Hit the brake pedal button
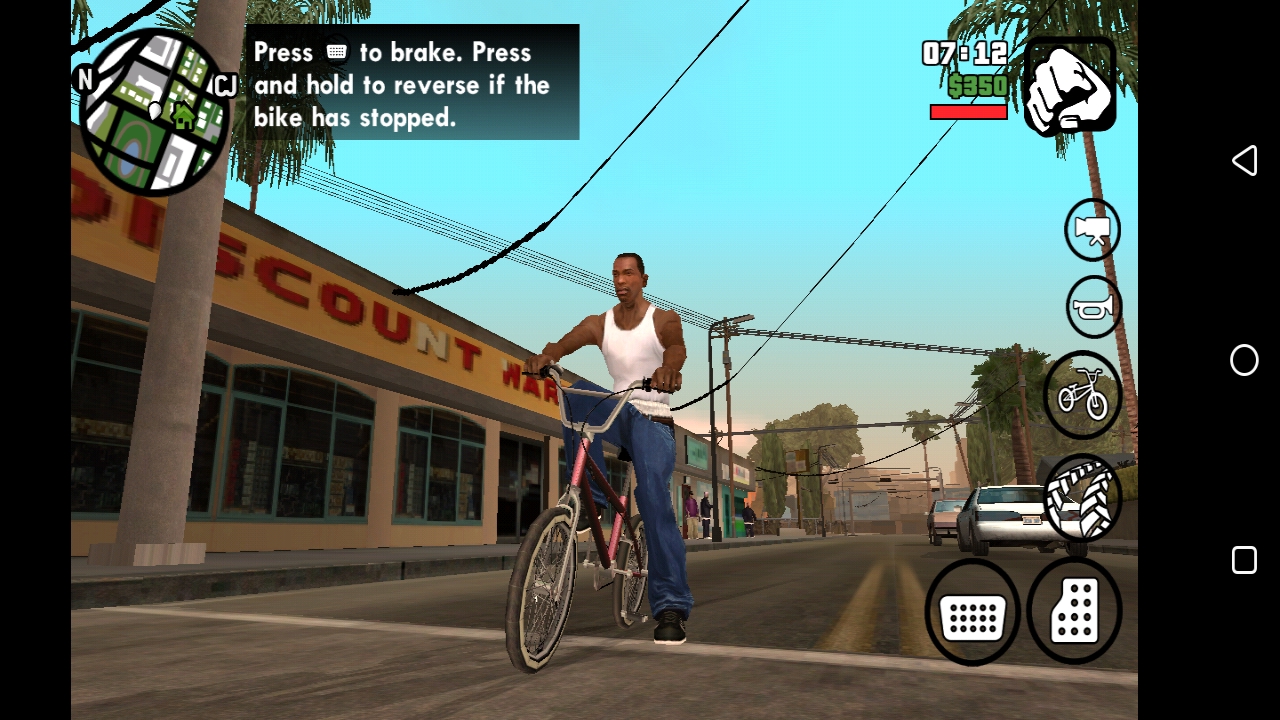This screenshot has height=720, width=1280. pos(972,611)
